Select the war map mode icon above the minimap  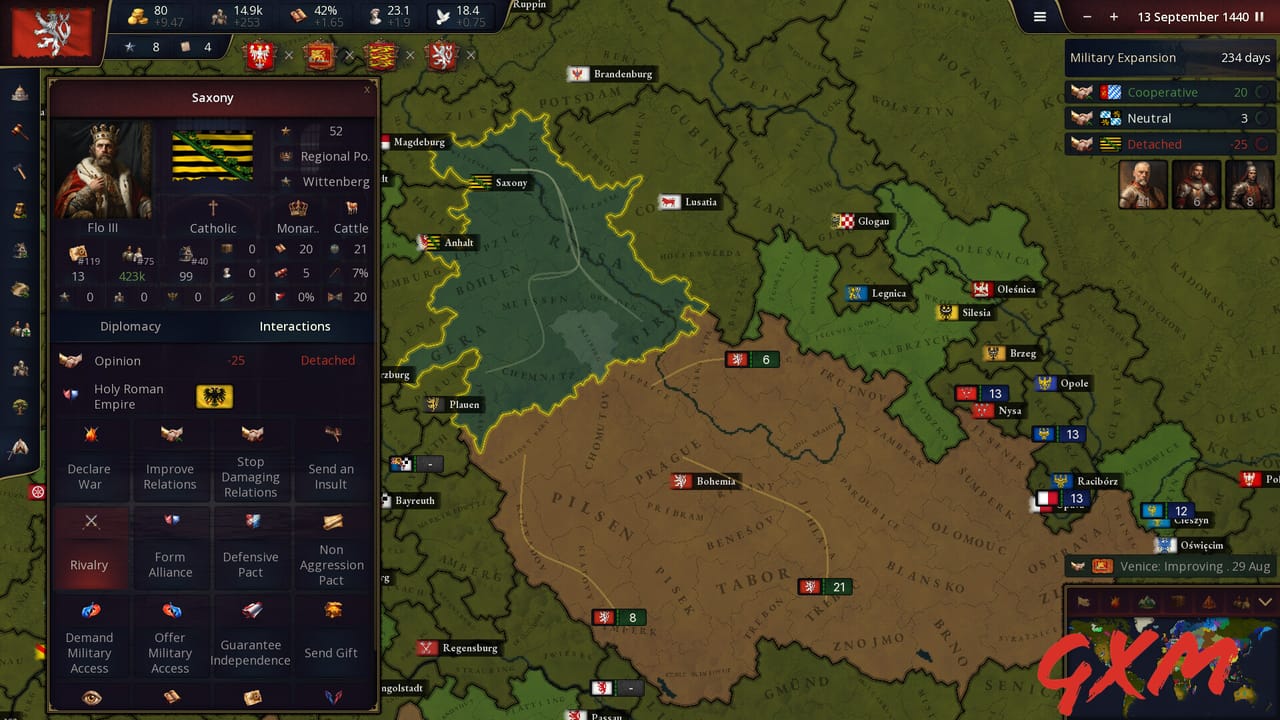click(1115, 601)
